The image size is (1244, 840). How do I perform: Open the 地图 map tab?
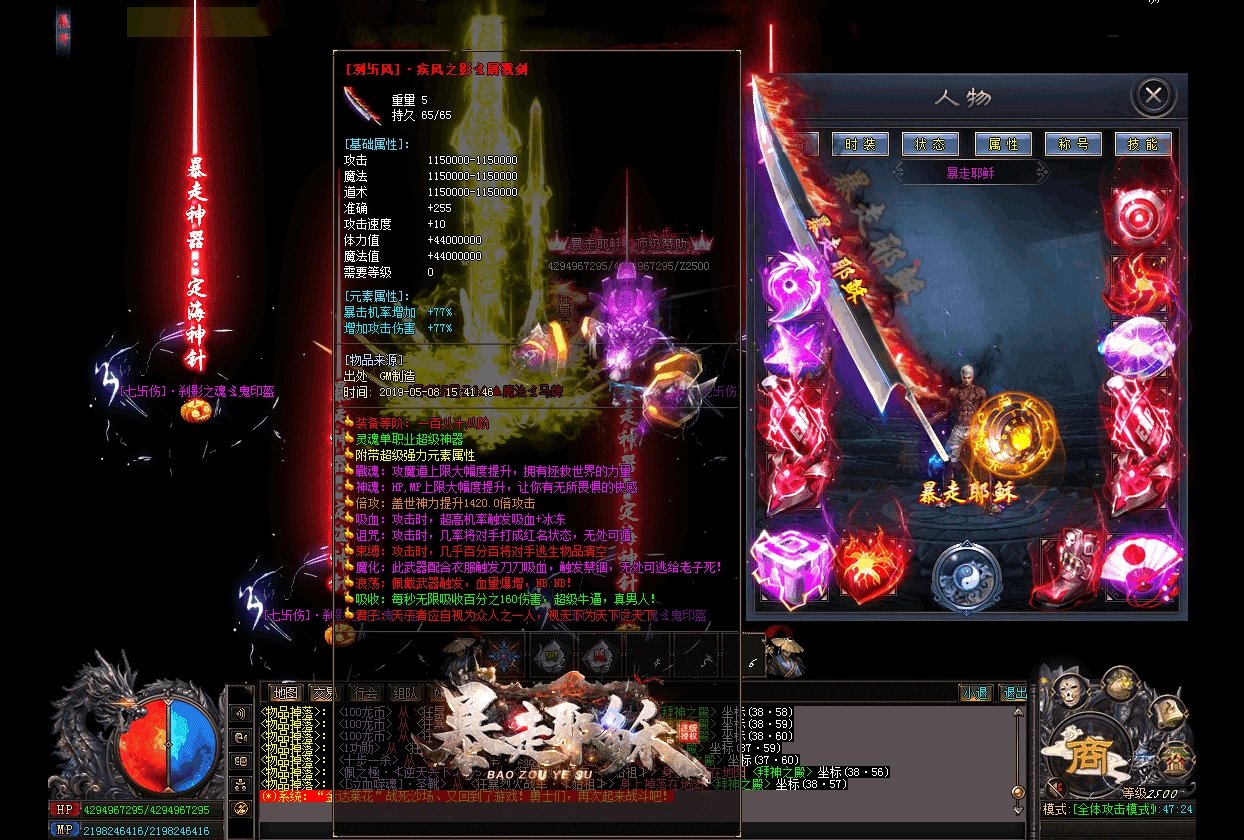pos(286,692)
